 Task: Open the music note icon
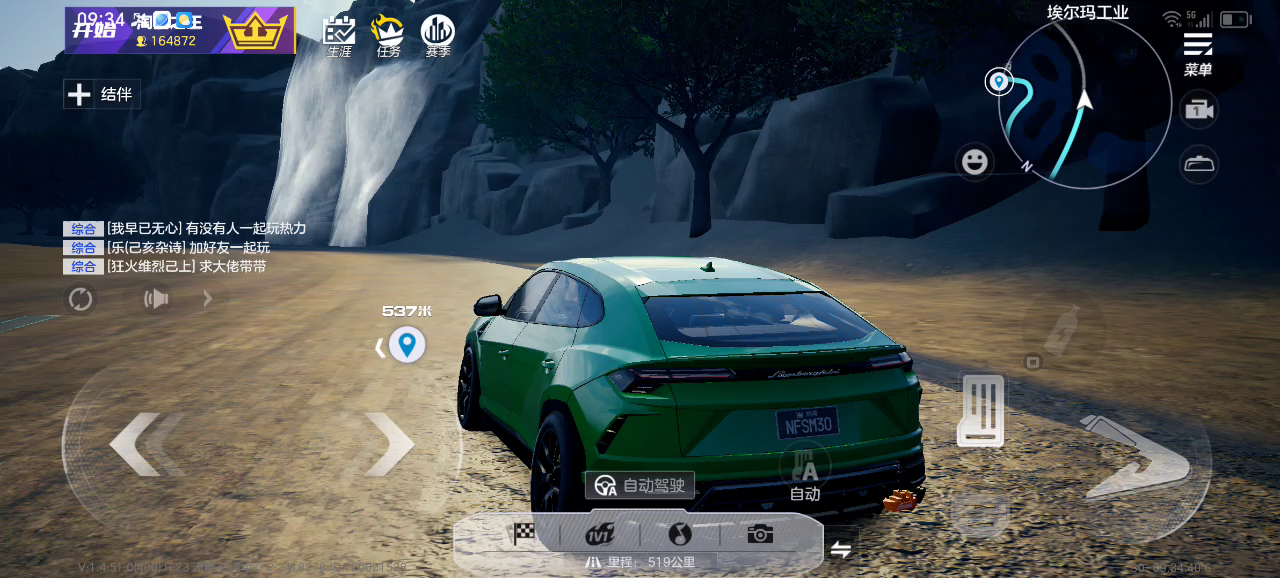pos(680,534)
